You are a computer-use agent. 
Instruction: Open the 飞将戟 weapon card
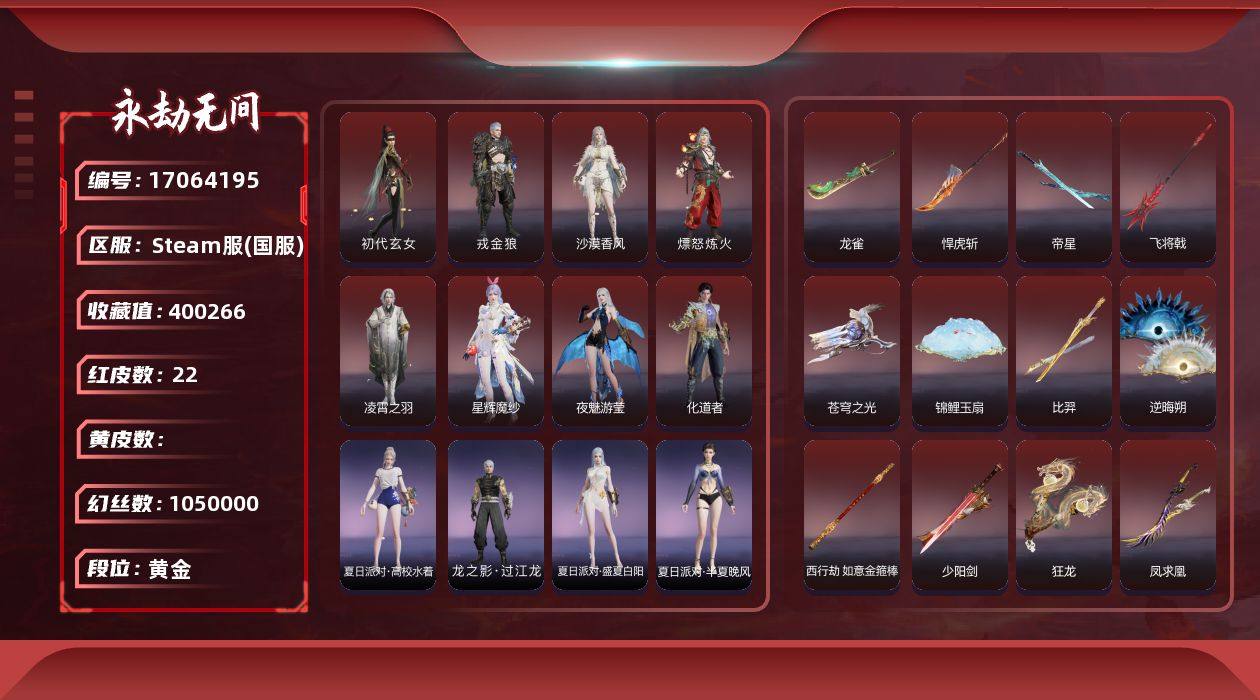[x=1168, y=187]
